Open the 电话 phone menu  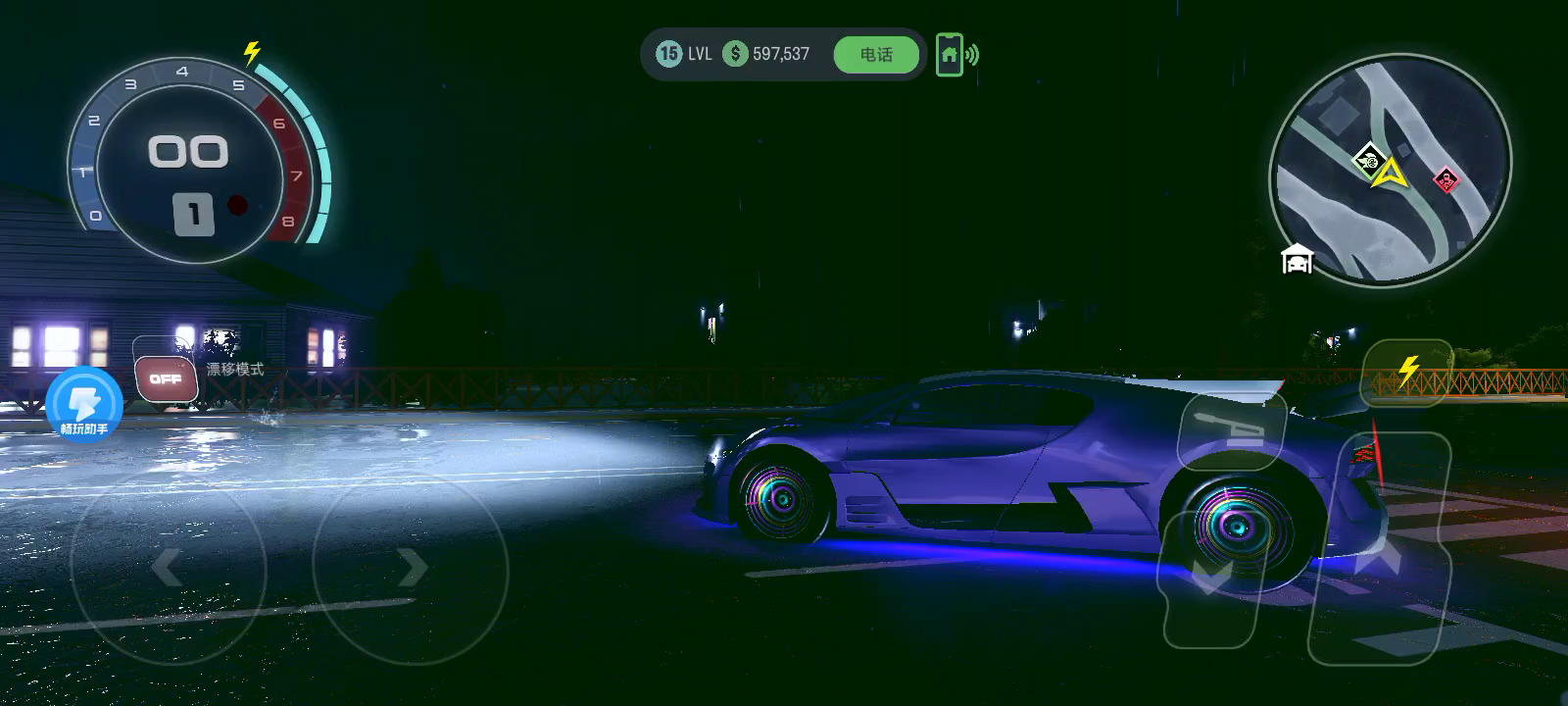point(876,55)
